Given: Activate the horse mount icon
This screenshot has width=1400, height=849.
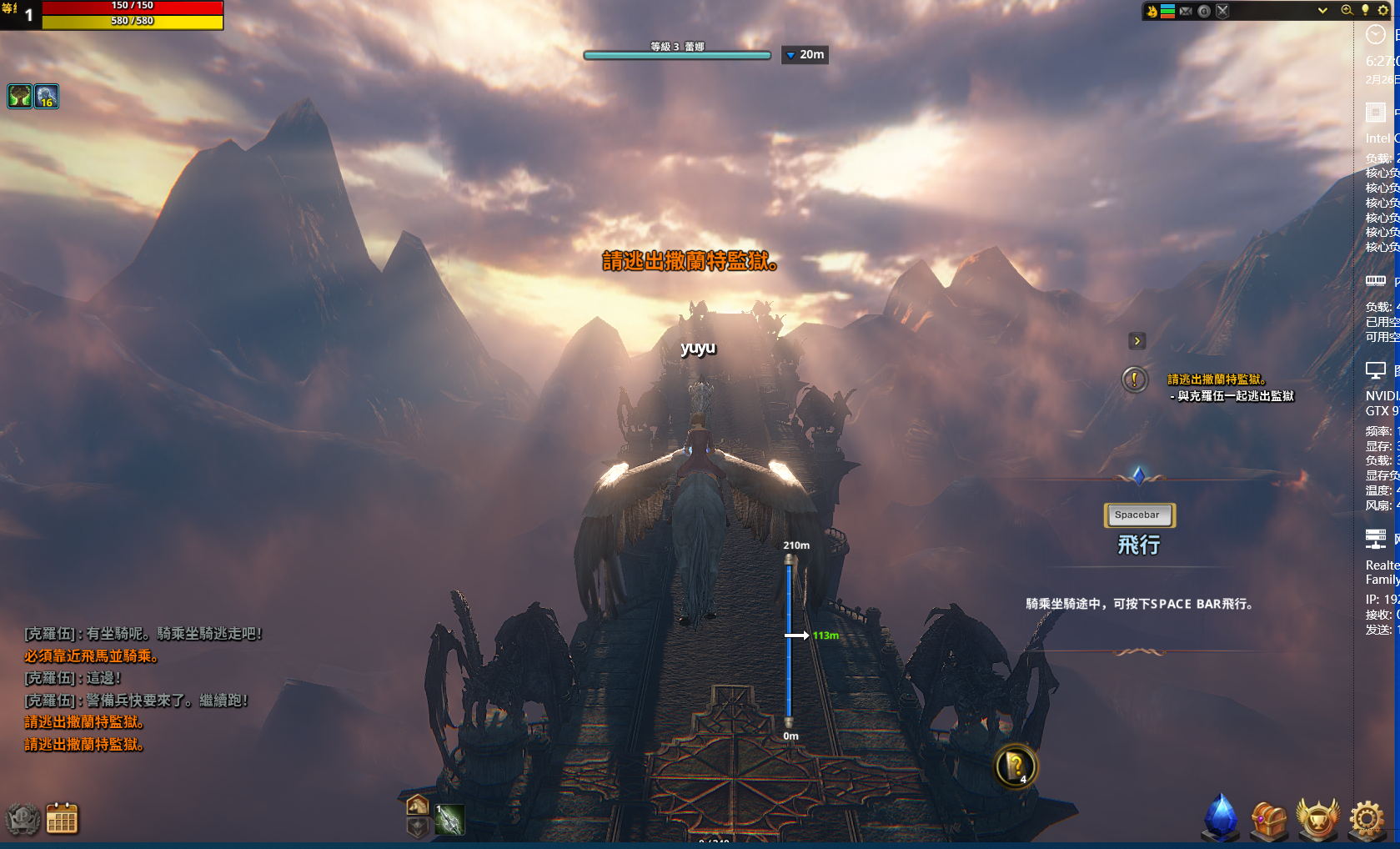Looking at the screenshot, I should (418, 806).
